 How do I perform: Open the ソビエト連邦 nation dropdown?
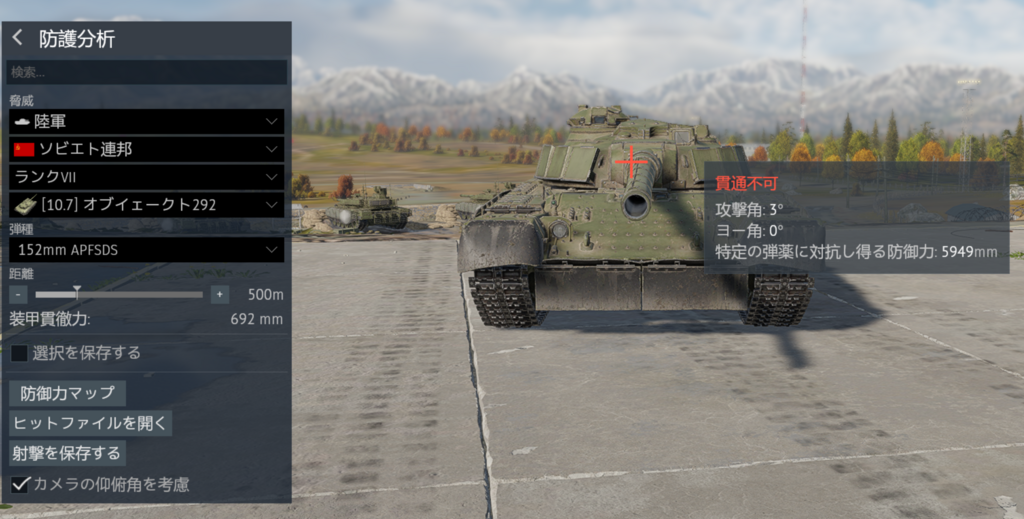[146, 149]
